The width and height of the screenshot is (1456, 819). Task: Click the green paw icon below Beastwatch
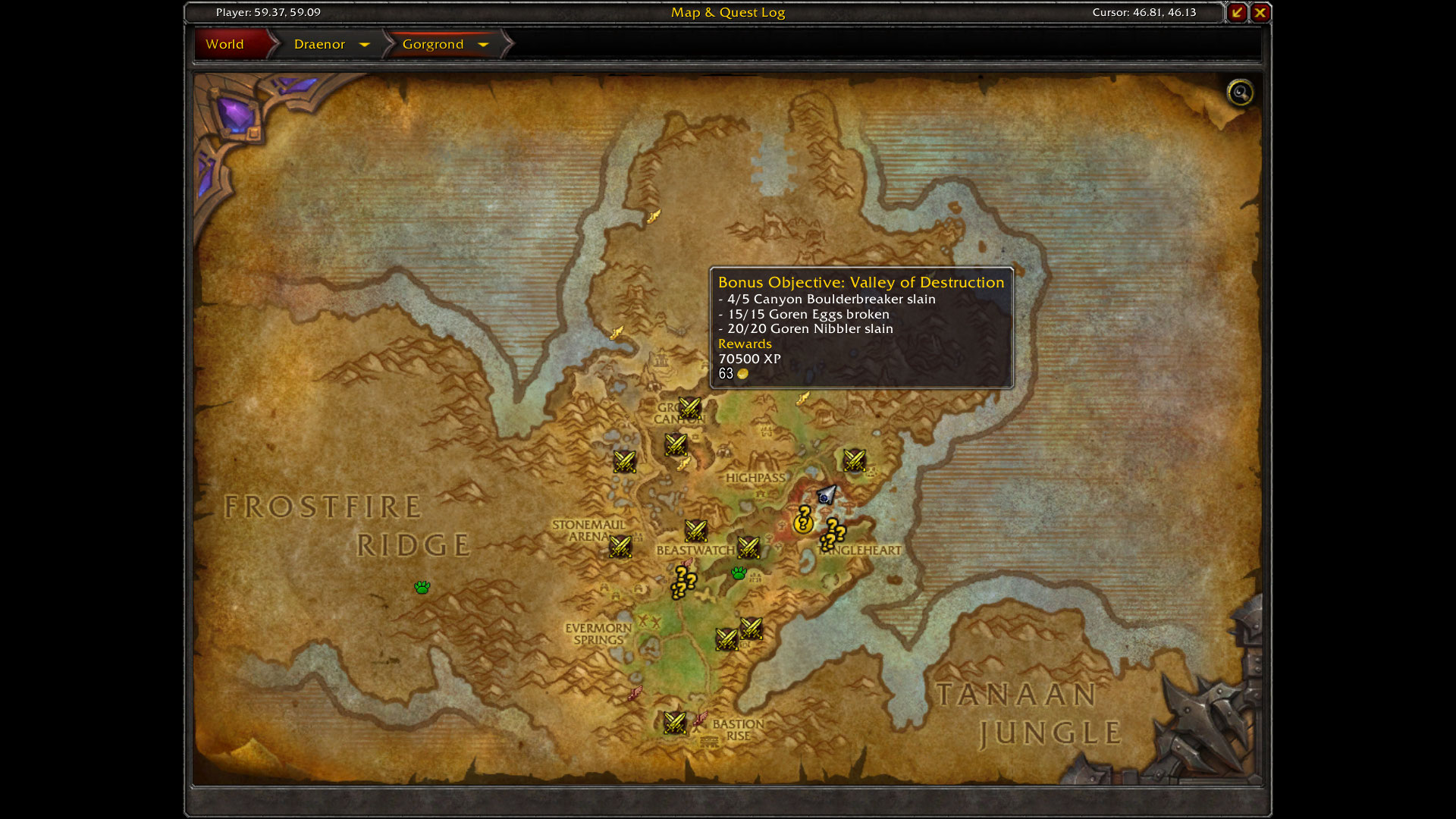pyautogui.click(x=739, y=573)
